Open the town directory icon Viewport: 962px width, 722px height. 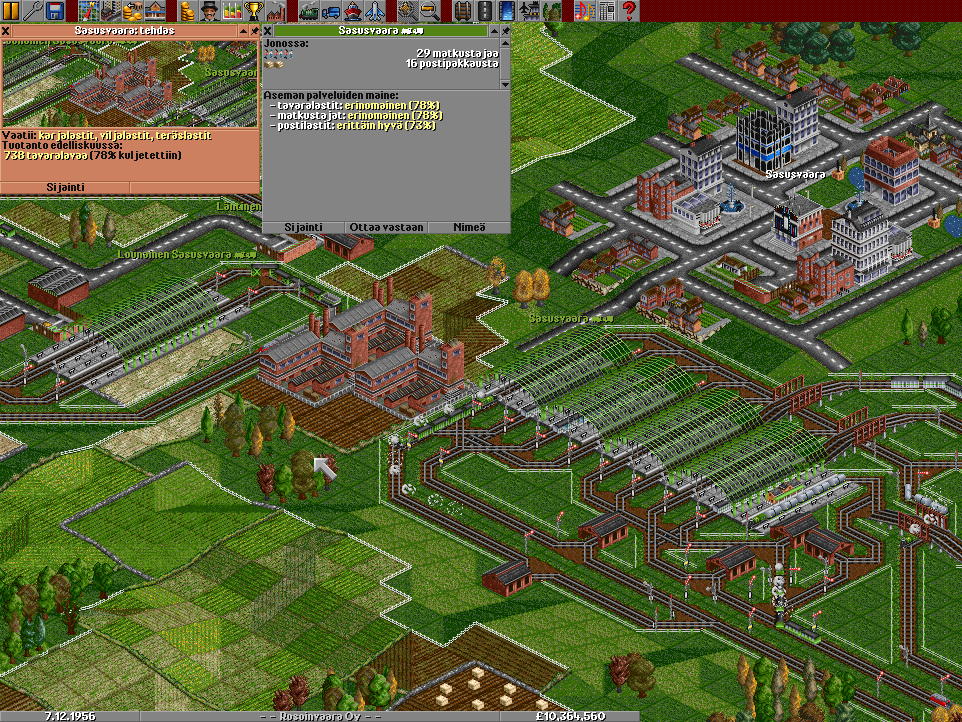pos(109,11)
